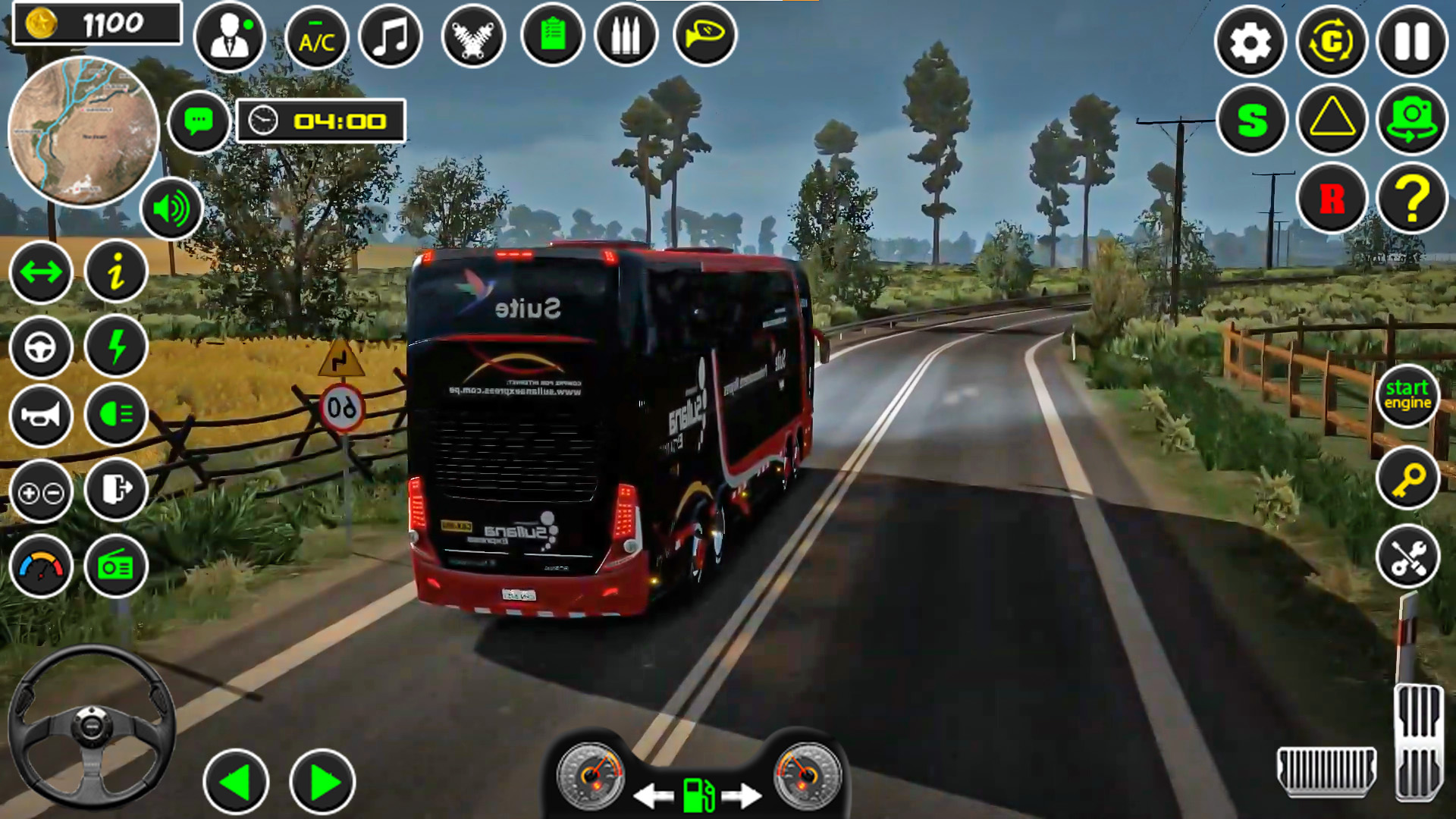
Task: Tap the speedometer gauge control
Action: pos(42,567)
